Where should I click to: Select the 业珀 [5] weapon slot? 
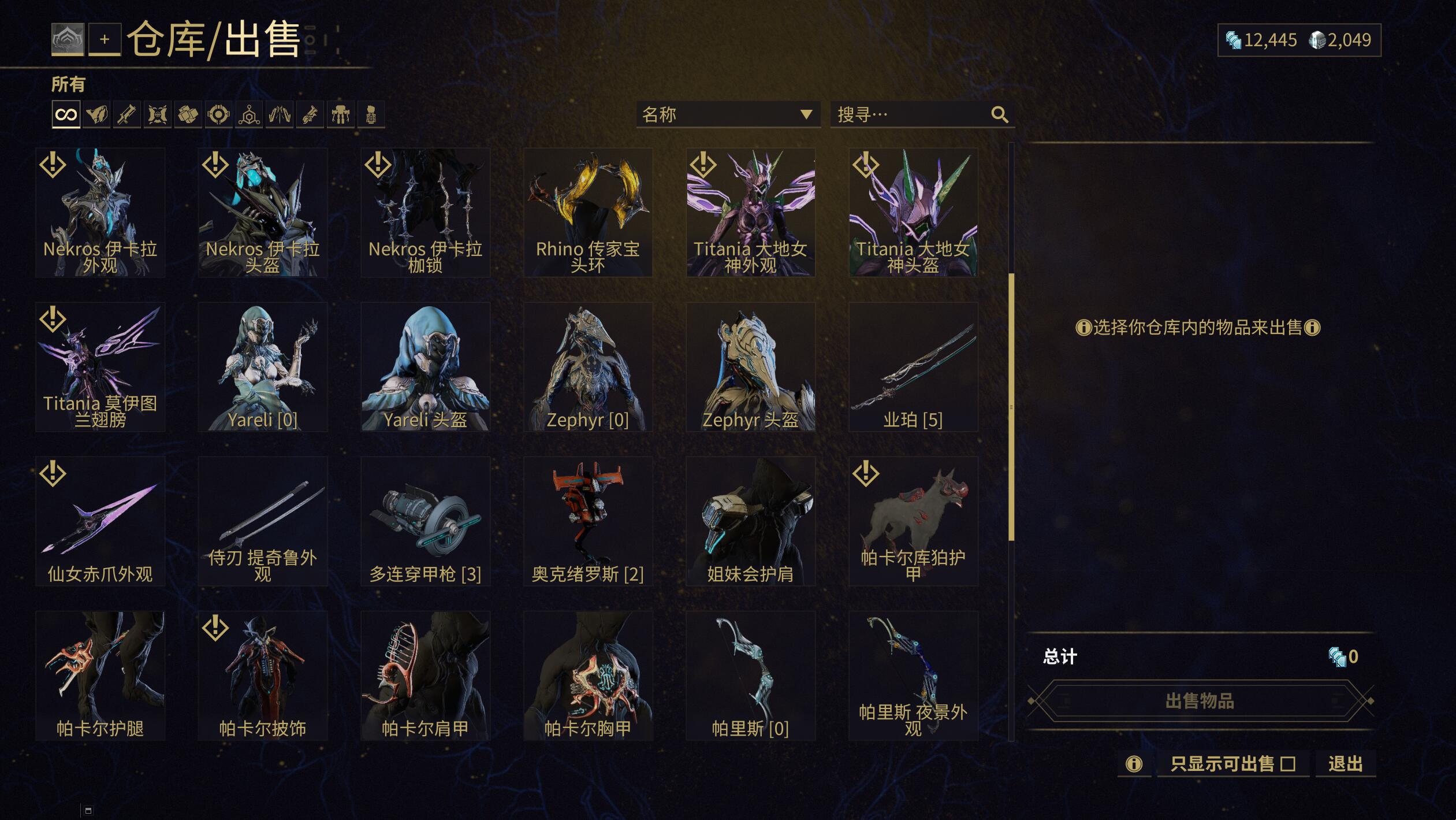(x=913, y=366)
